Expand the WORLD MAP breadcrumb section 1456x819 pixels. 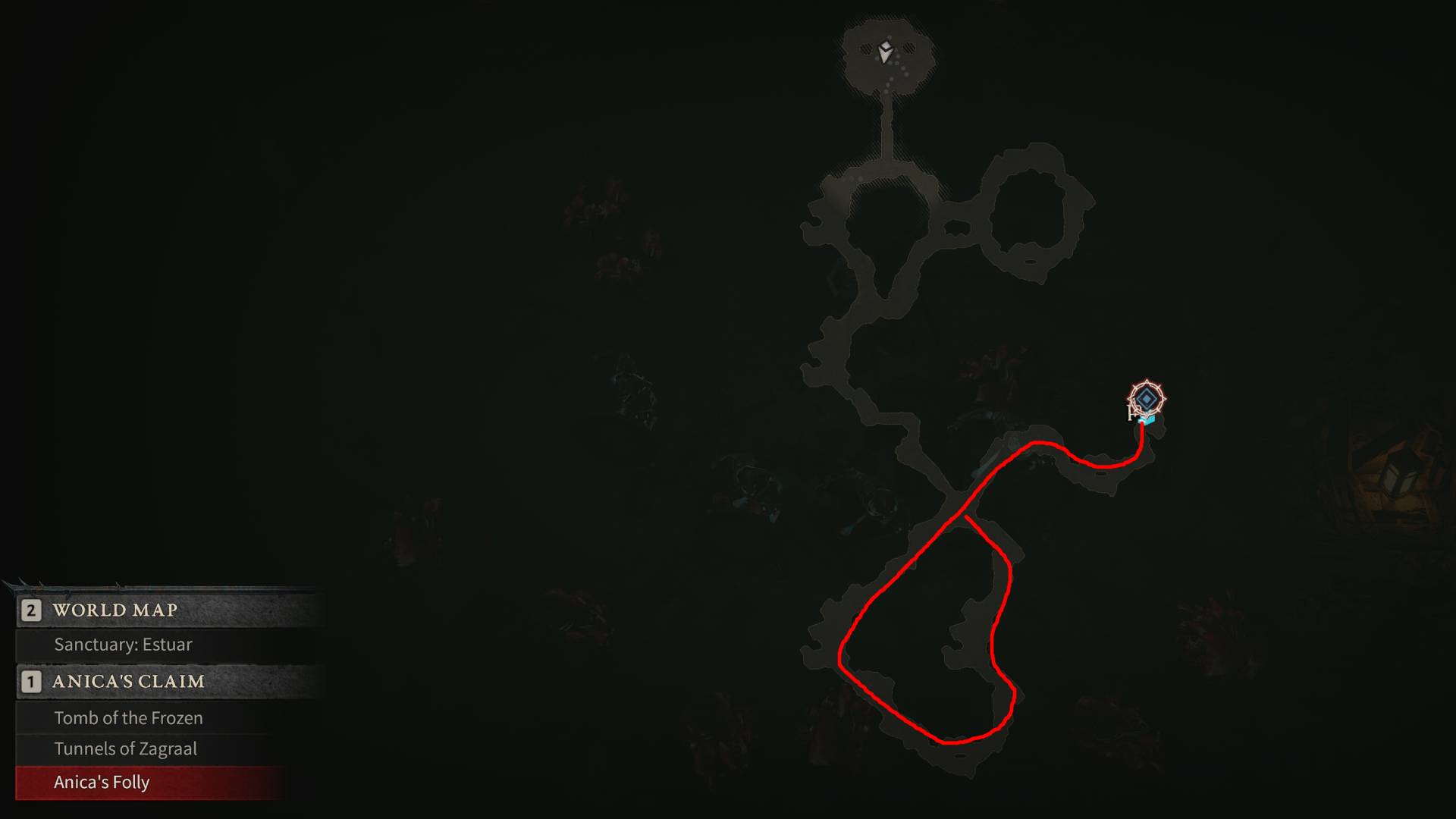(114, 610)
